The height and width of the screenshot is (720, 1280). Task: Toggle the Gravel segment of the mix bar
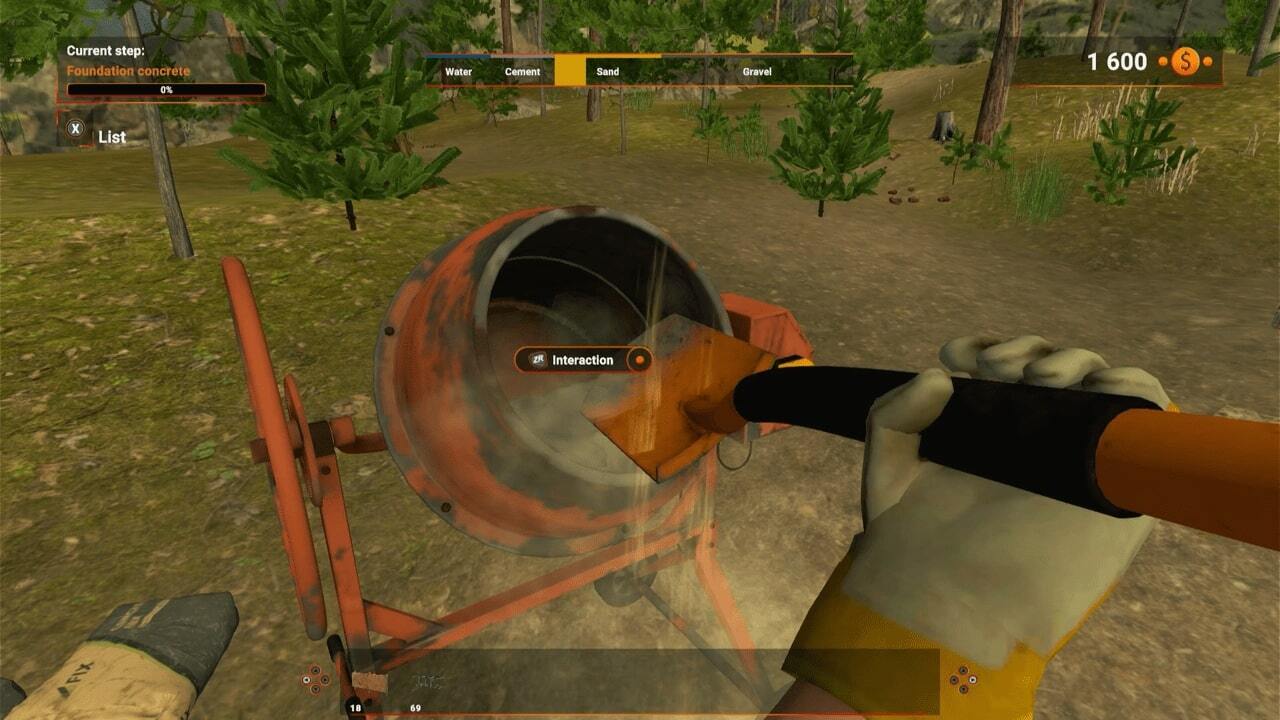(x=759, y=71)
